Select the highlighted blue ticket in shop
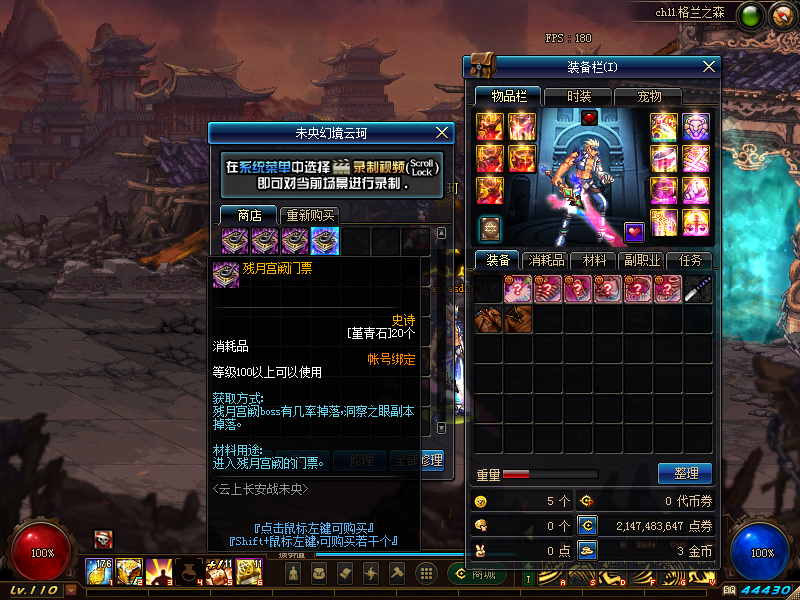 coord(325,241)
